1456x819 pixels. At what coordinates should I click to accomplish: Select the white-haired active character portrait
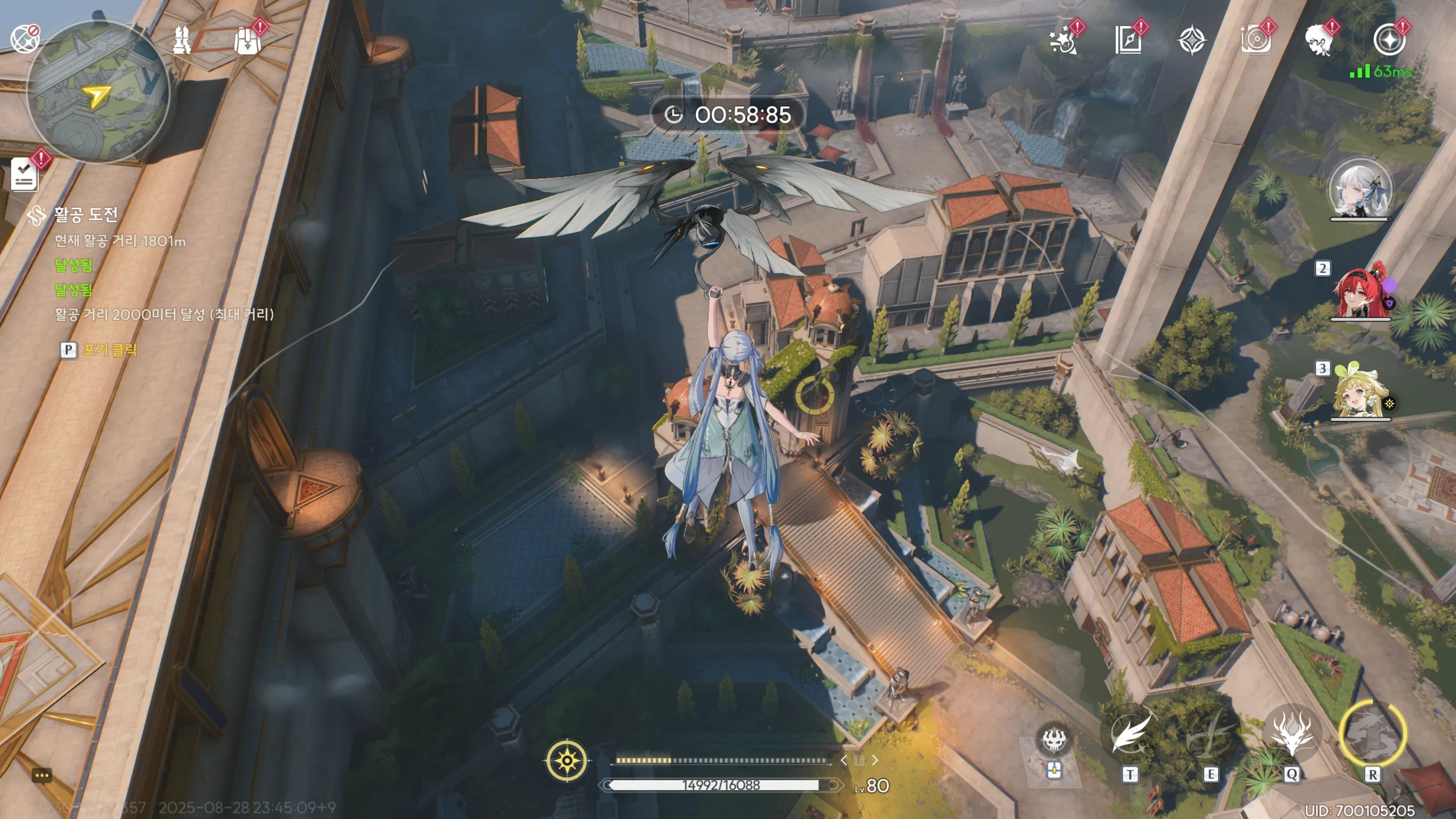tap(1360, 190)
